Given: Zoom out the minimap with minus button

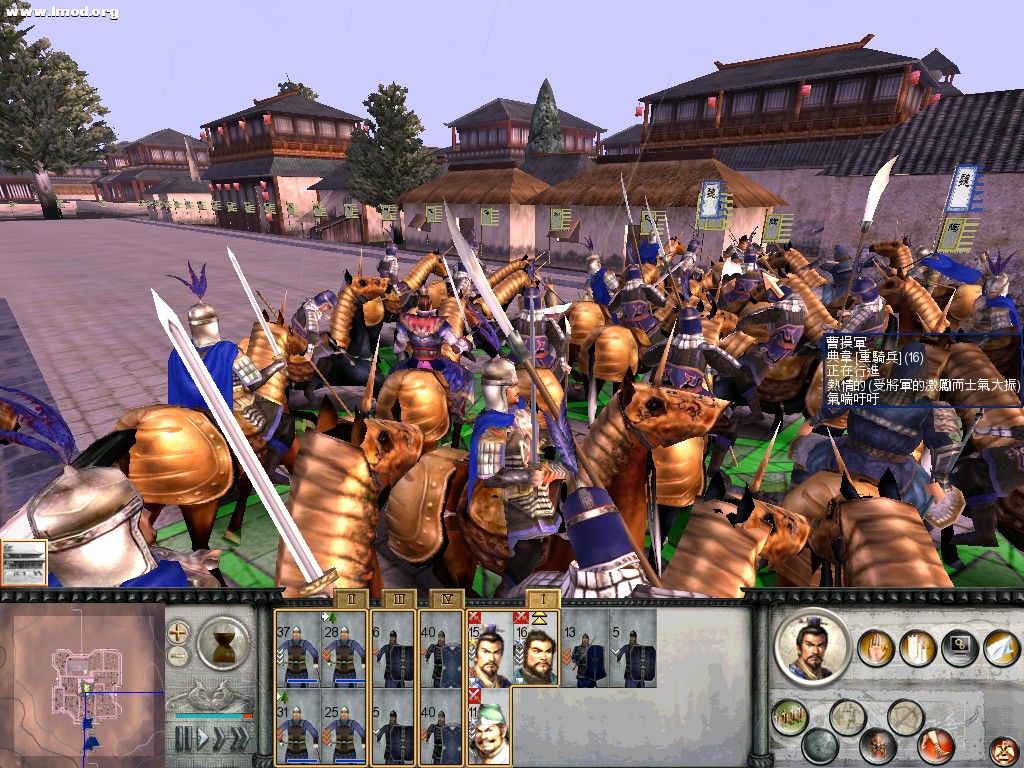Looking at the screenshot, I should pyautogui.click(x=178, y=656).
